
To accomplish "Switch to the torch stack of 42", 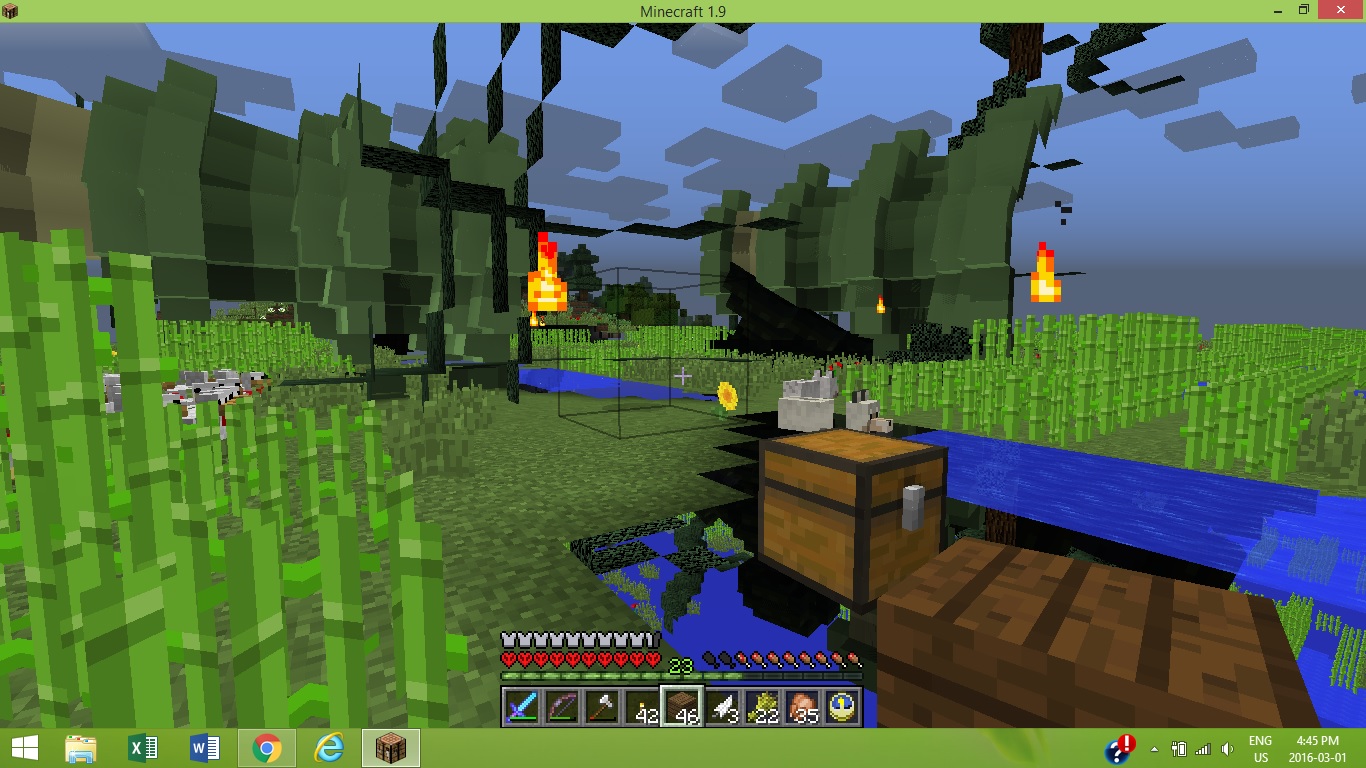I will point(642,706).
